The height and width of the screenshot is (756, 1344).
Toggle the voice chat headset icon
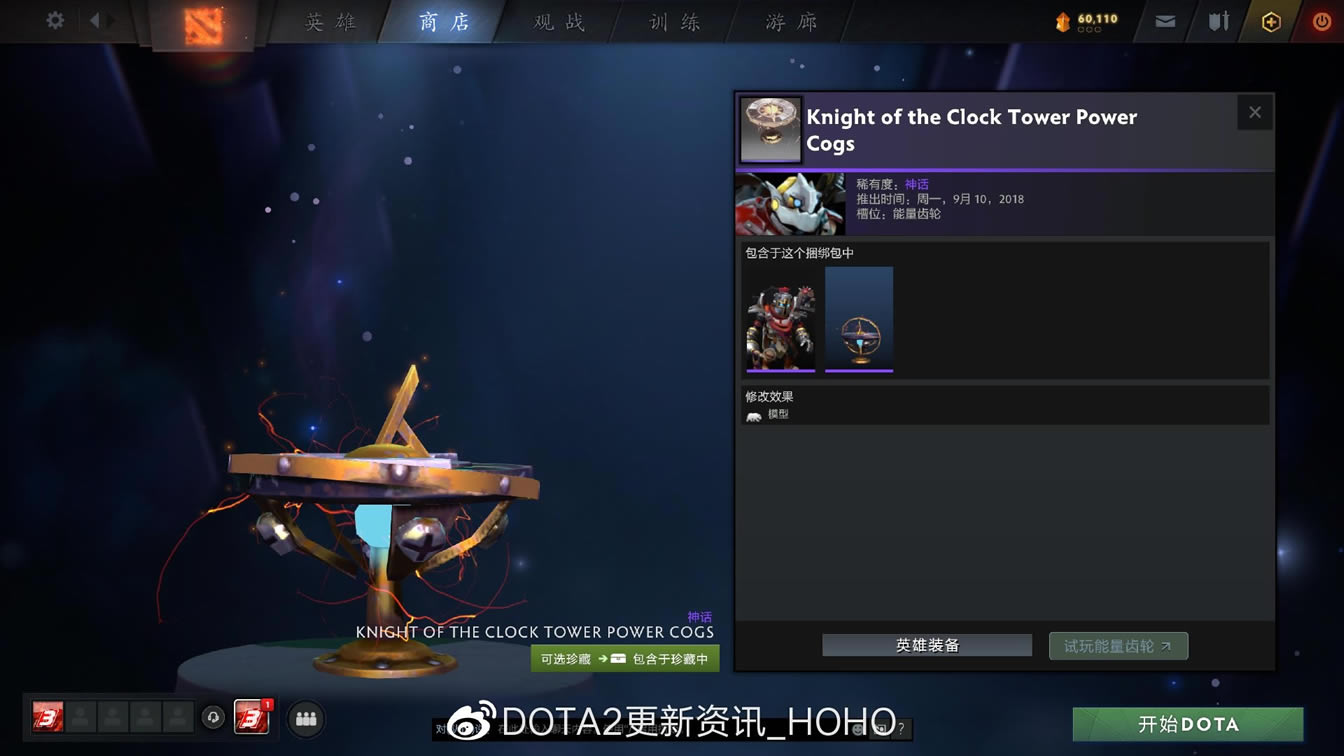213,719
